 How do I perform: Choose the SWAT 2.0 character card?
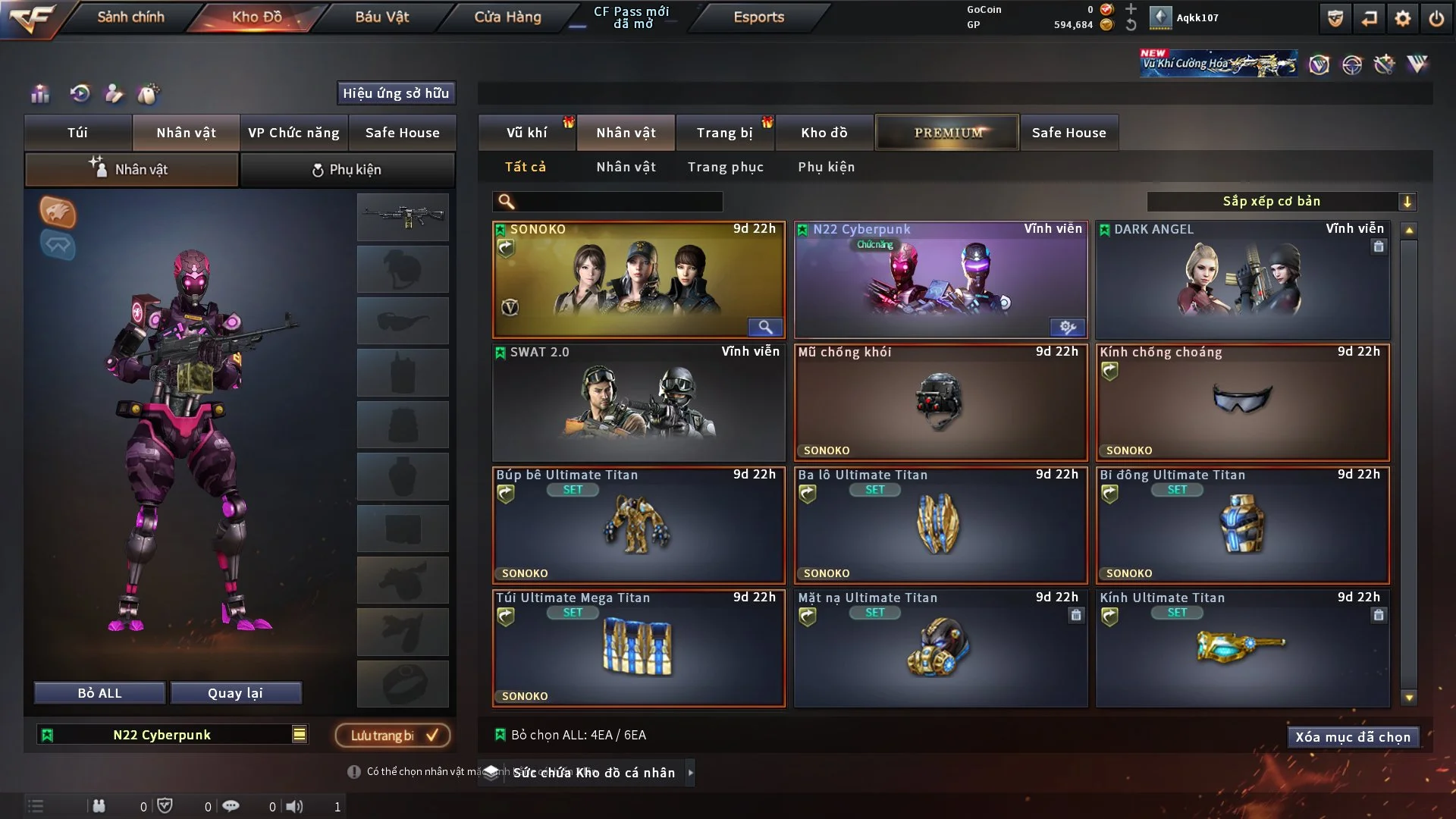tap(638, 402)
